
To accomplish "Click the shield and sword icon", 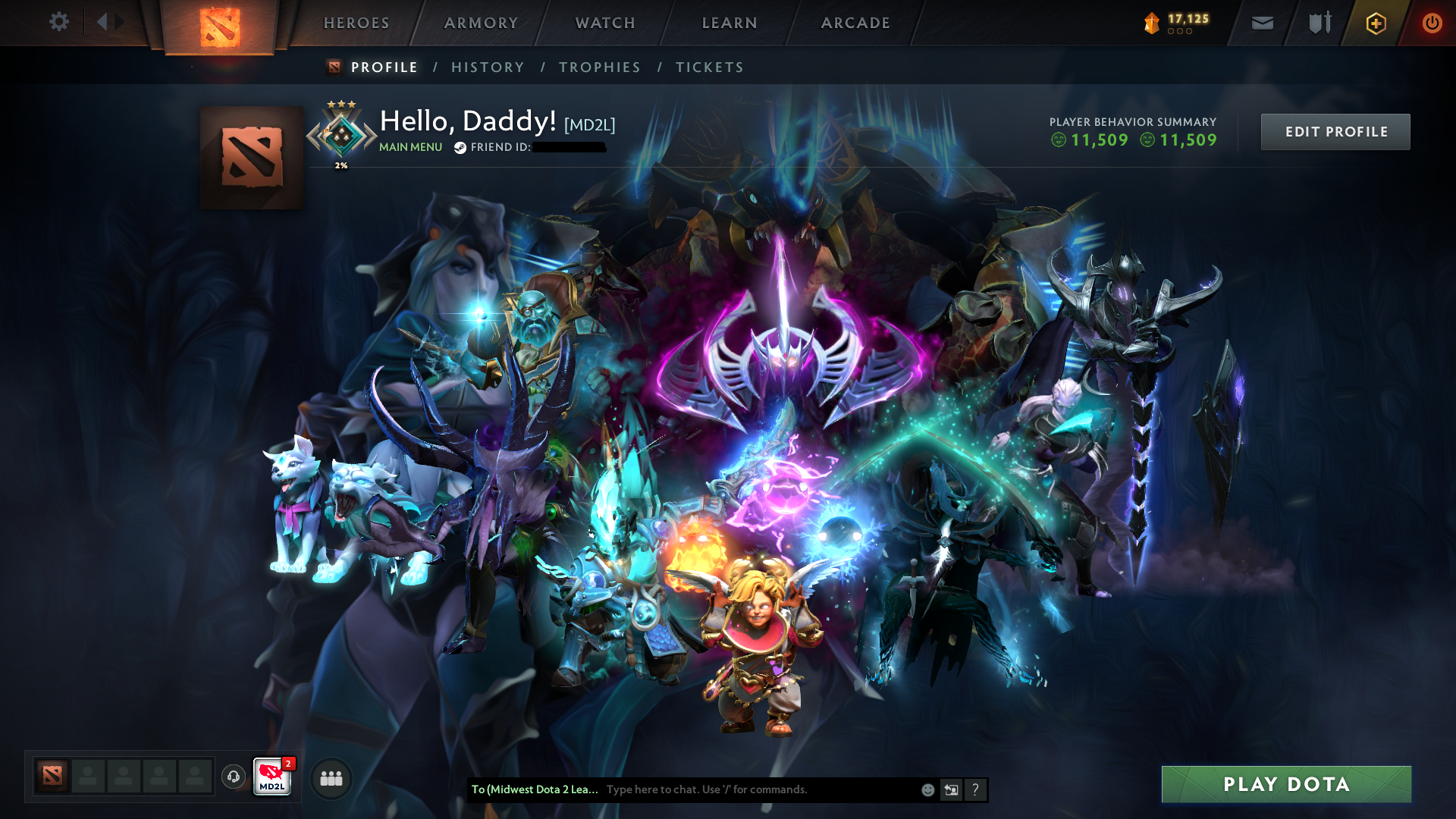I will pyautogui.click(x=1318, y=22).
